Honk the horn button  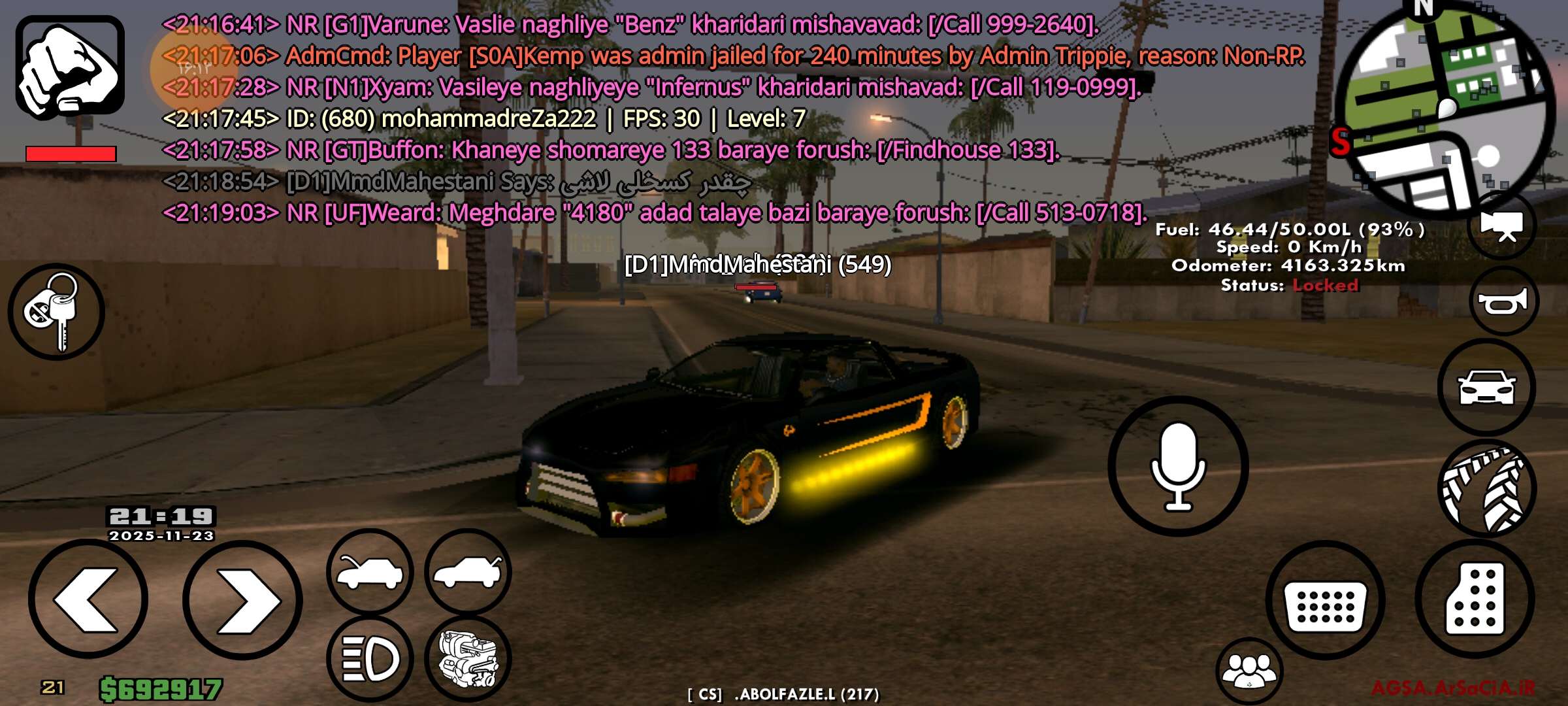[x=1503, y=301]
